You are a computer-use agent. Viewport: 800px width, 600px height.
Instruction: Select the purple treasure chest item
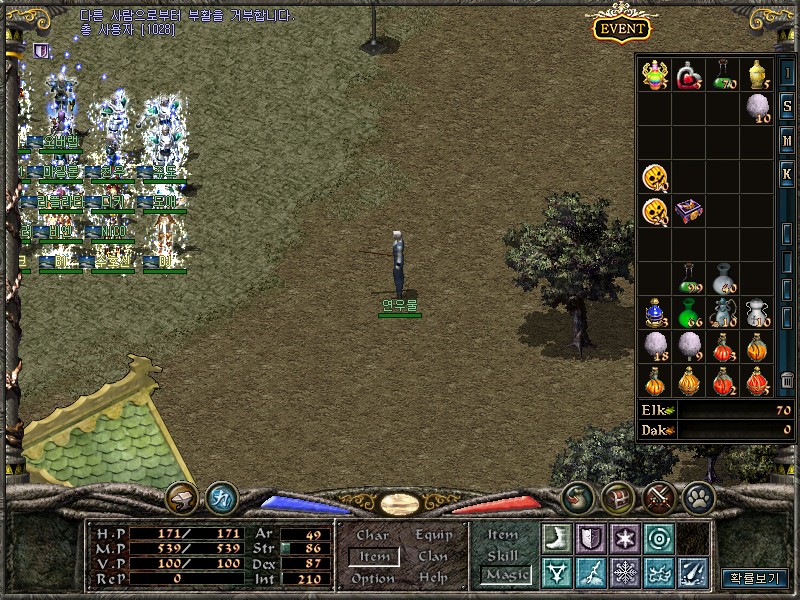click(689, 211)
